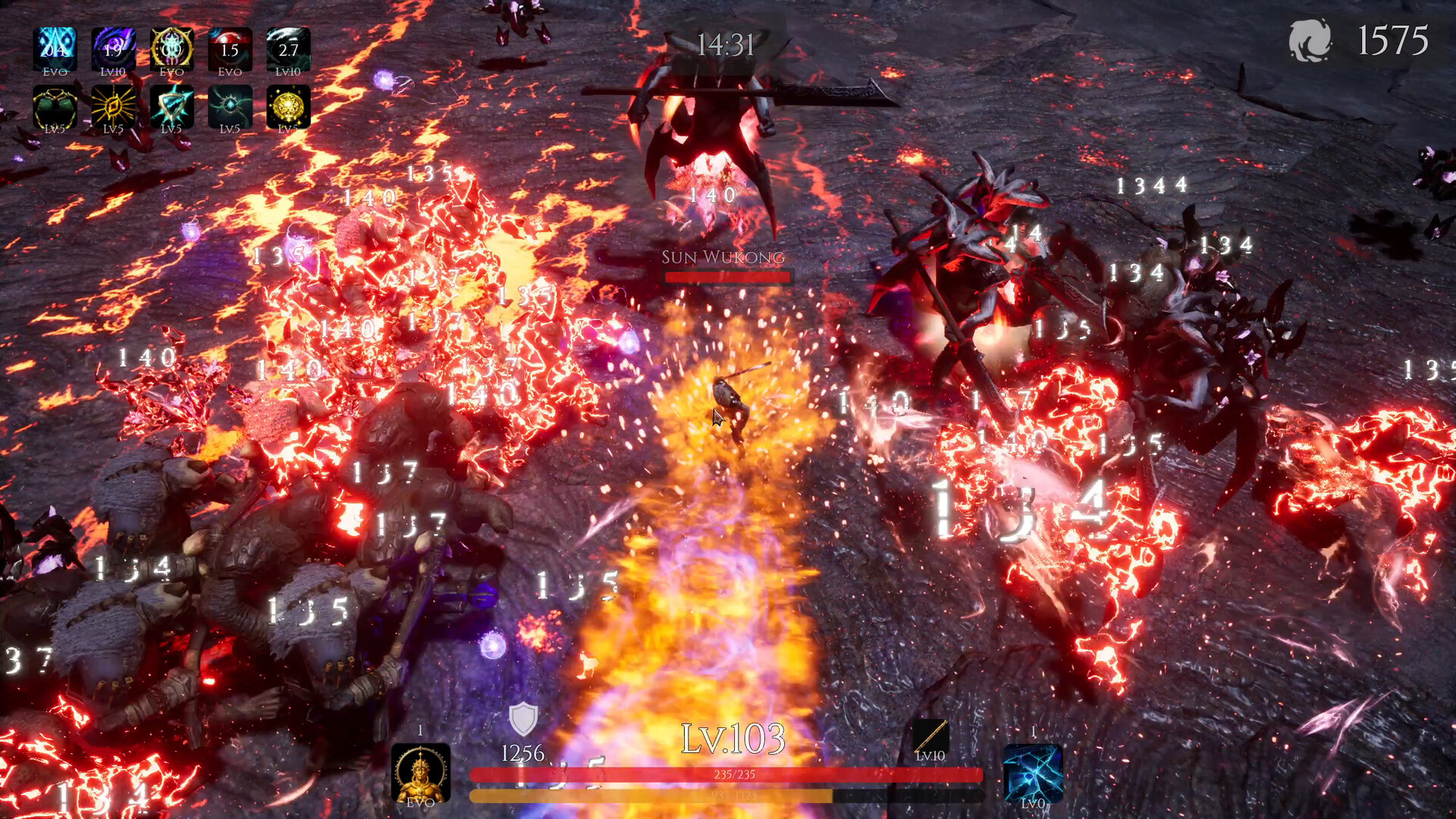1456x819 pixels.
Task: Activate the golden monkey king Evo skill
Action: [x=421, y=772]
